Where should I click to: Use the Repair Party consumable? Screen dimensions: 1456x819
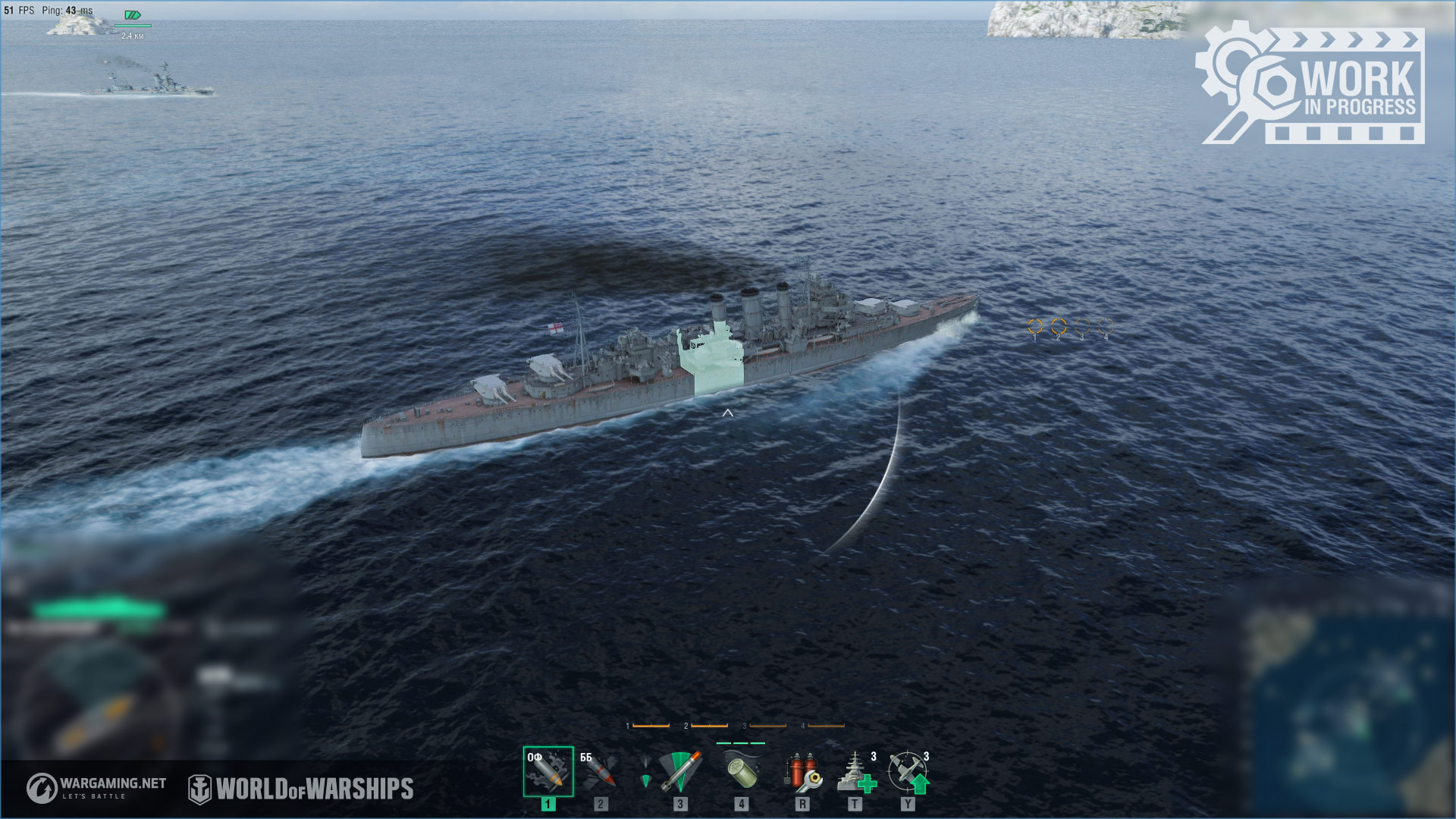click(x=857, y=771)
